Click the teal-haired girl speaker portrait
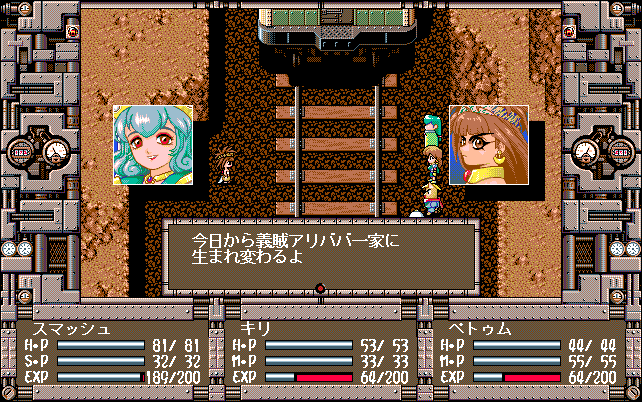 (x=153, y=145)
